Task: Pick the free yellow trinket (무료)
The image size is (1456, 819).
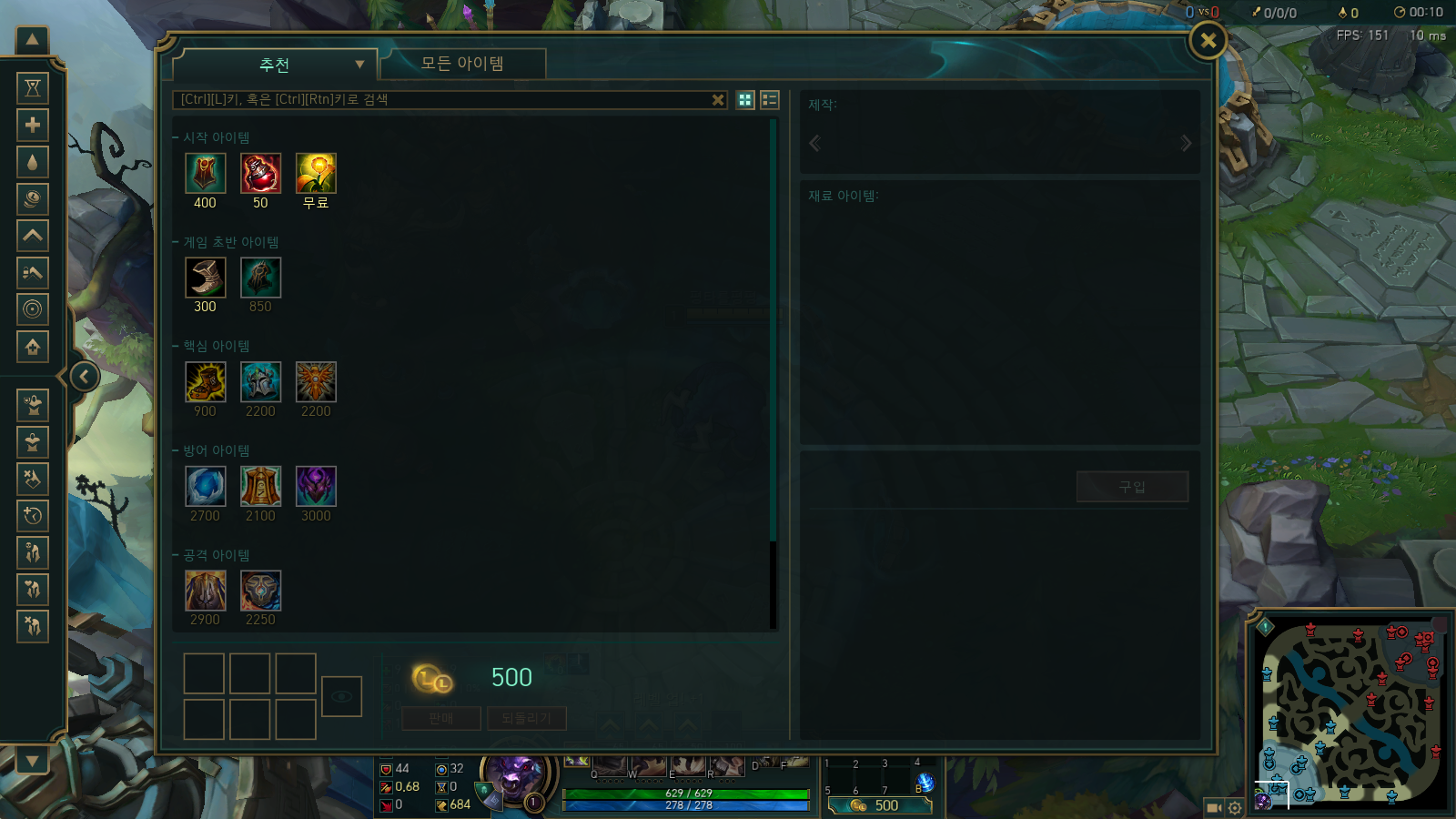Action: (316, 173)
